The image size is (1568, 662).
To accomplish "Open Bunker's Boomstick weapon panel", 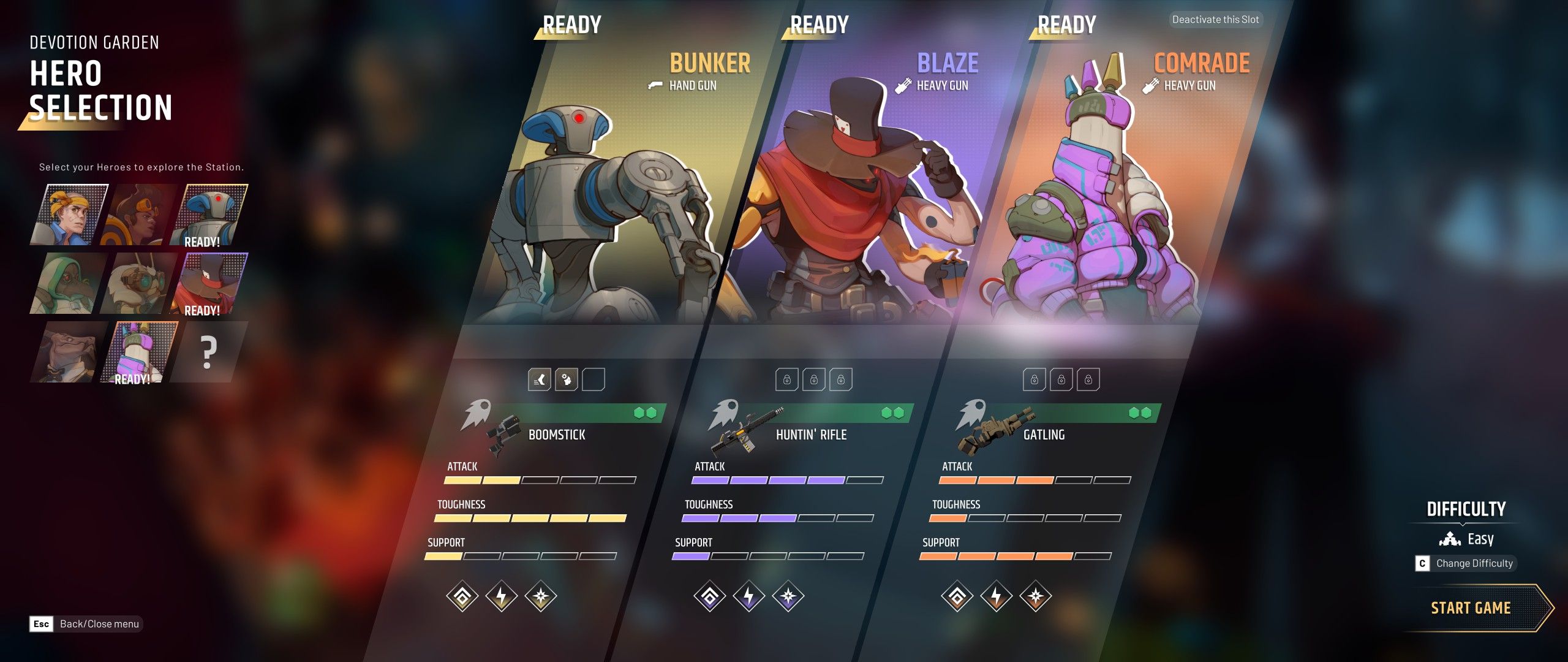I will tap(557, 429).
